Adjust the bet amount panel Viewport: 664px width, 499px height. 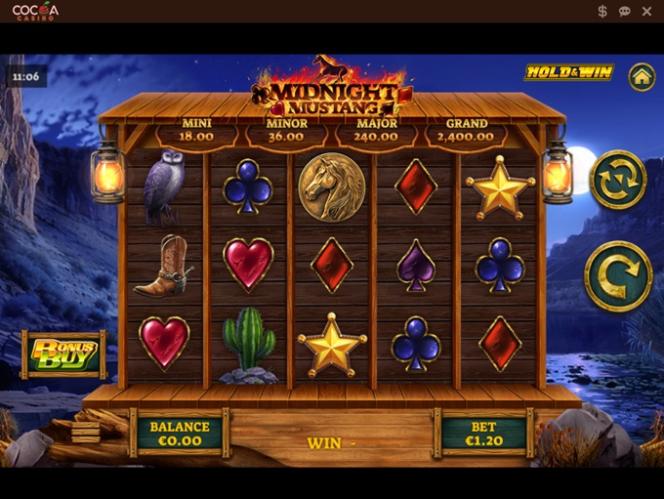485,433
